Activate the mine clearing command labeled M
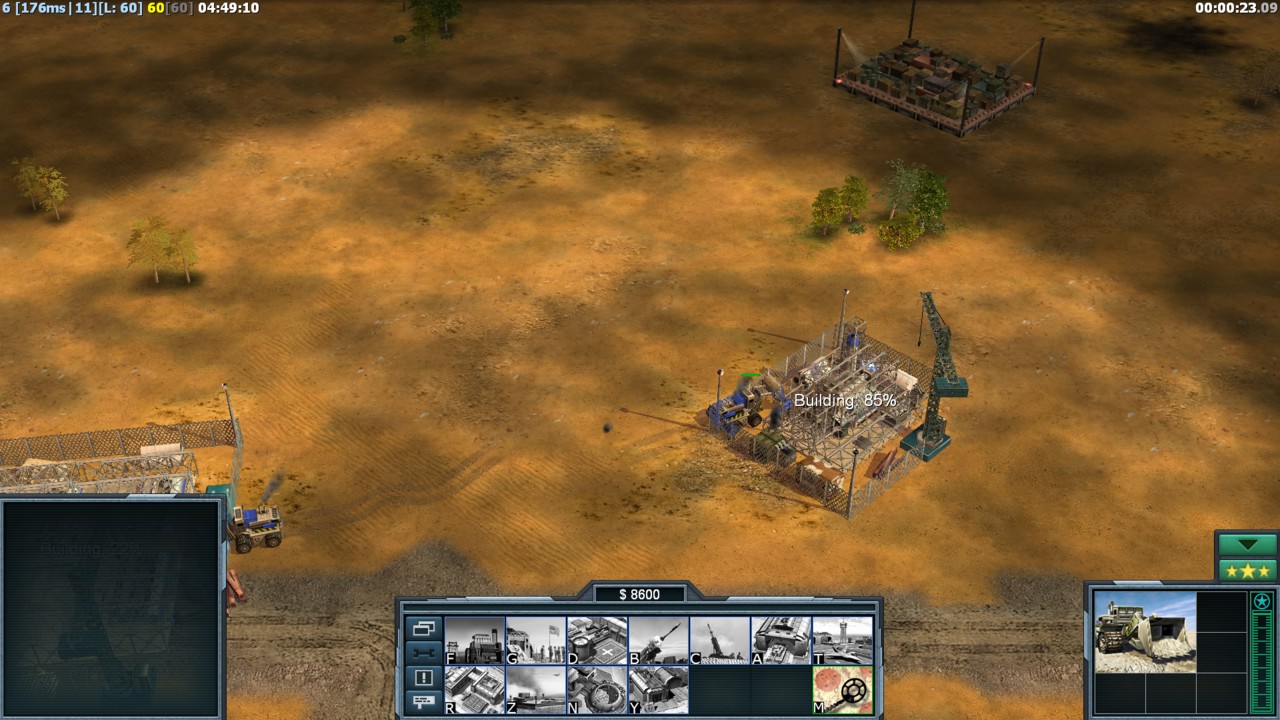 (x=842, y=690)
